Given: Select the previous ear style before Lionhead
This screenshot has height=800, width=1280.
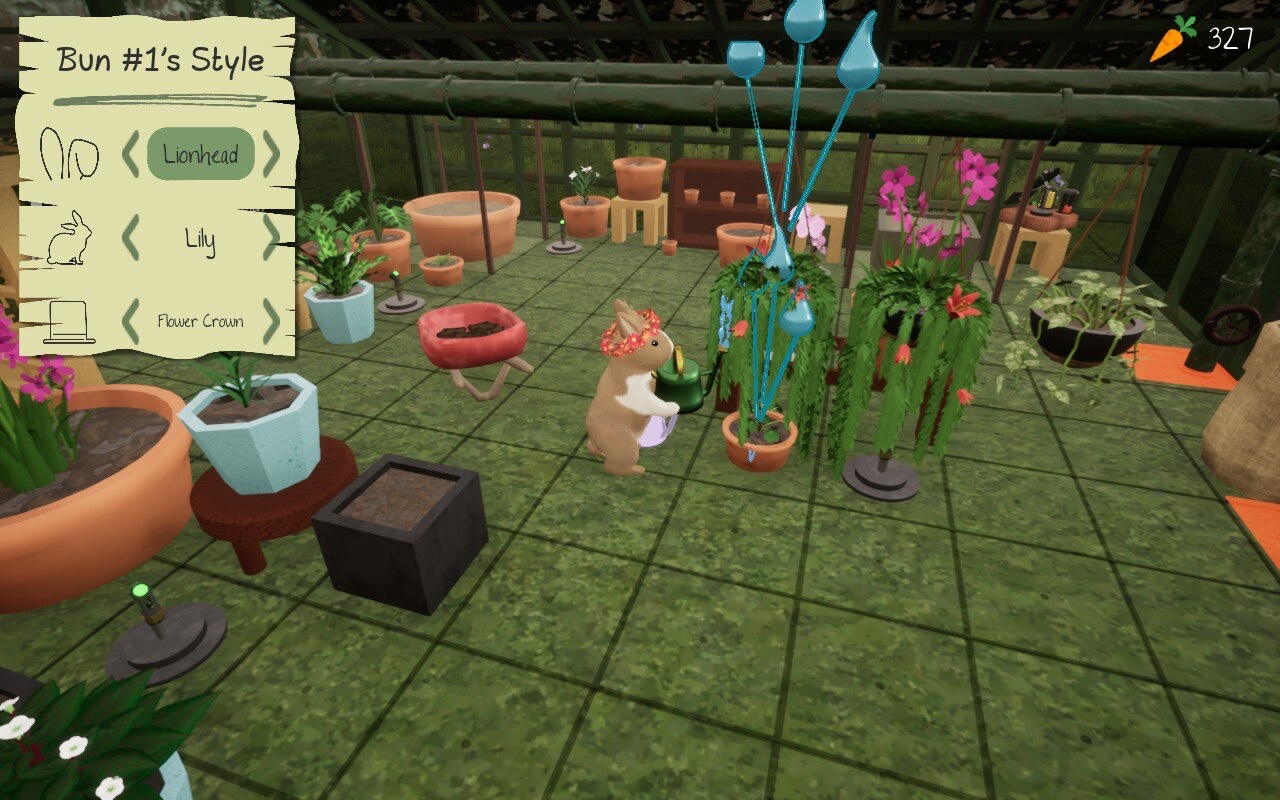Looking at the screenshot, I should pos(130,156).
